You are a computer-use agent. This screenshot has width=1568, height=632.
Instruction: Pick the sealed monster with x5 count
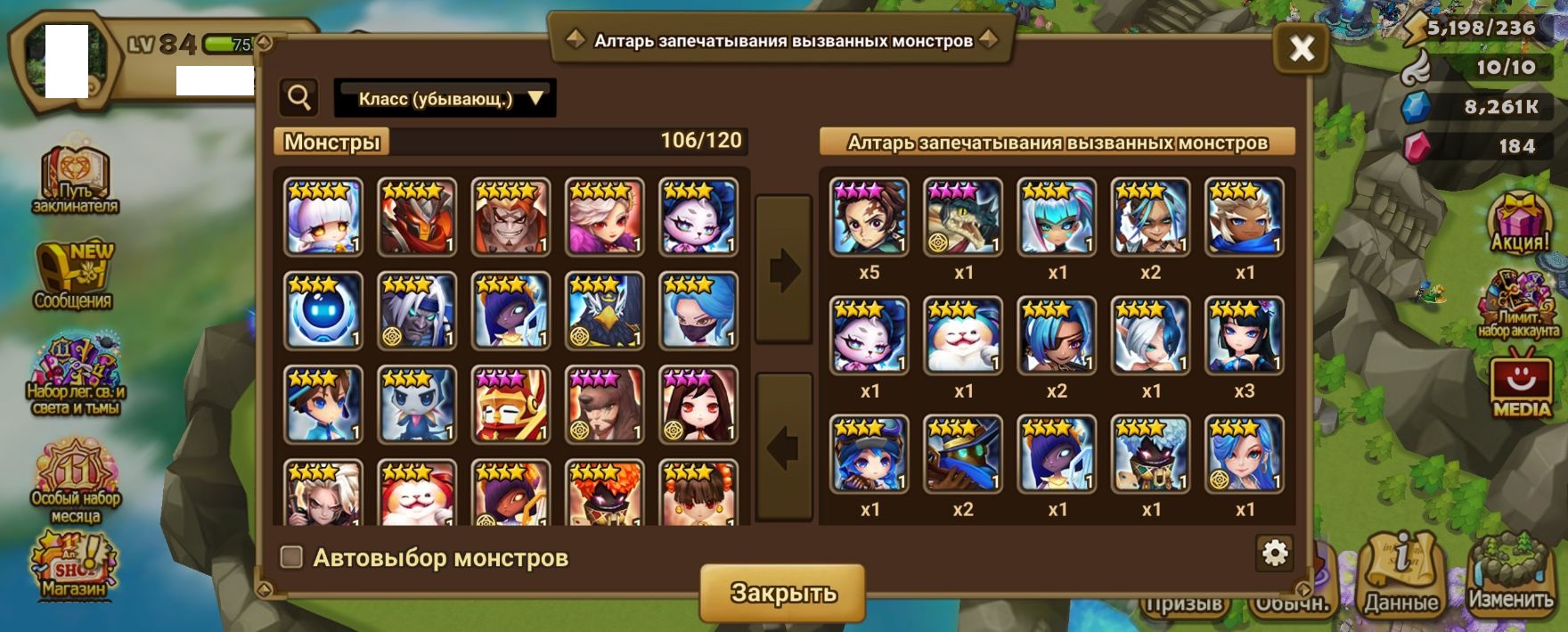pyautogui.click(x=870, y=218)
